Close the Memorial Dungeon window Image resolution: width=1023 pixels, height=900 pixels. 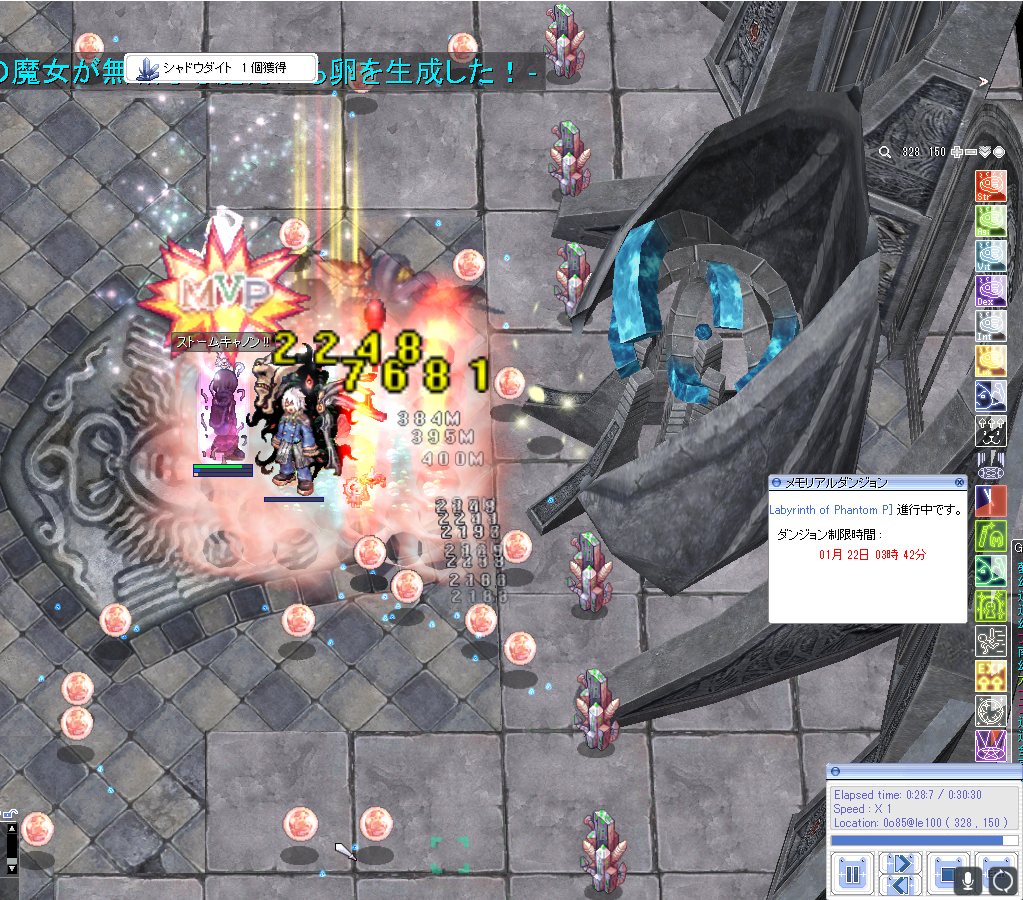click(x=960, y=482)
